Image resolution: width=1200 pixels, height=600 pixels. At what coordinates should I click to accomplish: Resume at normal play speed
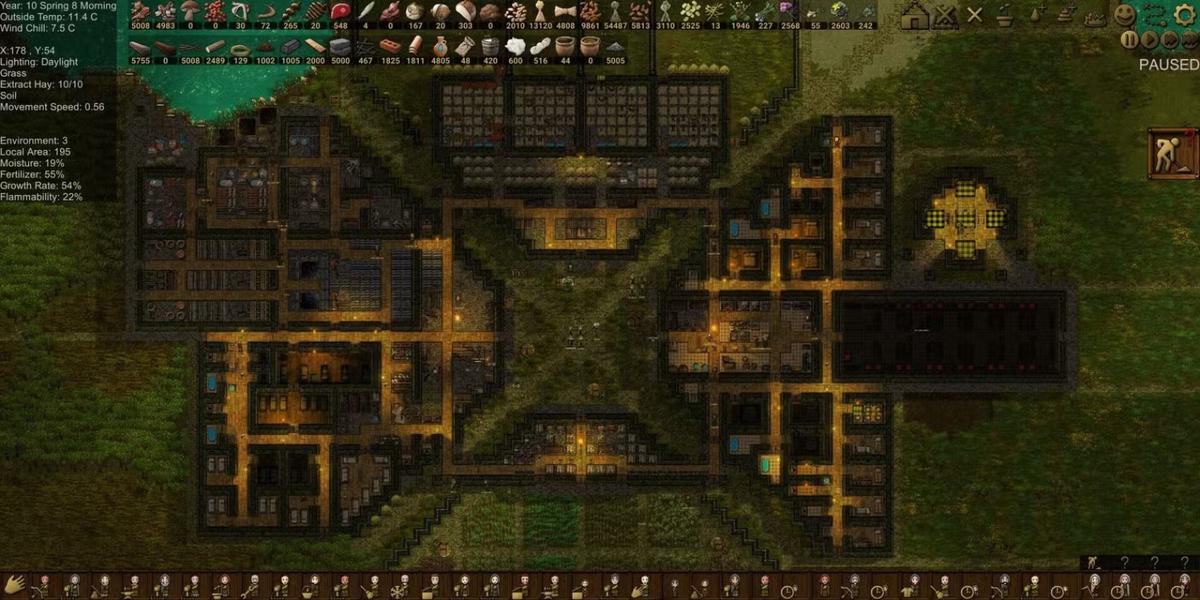click(x=1149, y=40)
